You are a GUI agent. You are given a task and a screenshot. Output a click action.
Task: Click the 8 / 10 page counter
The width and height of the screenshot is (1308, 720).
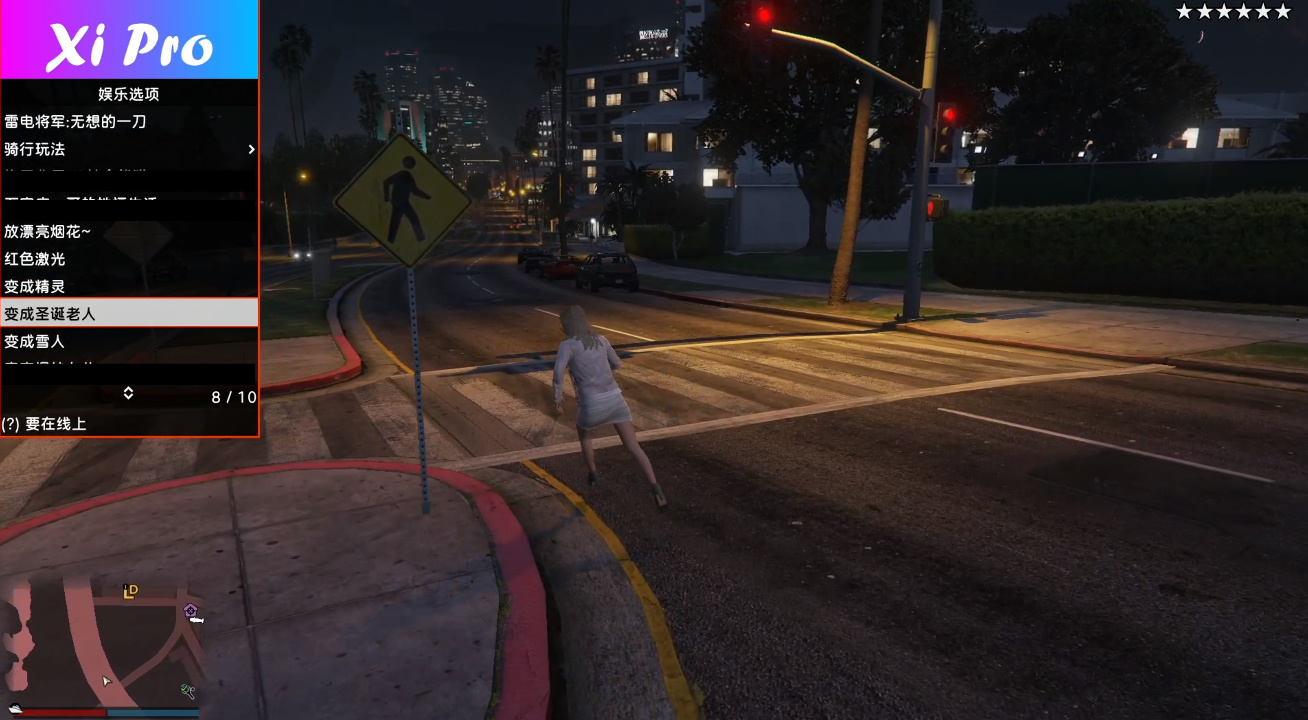tap(234, 396)
